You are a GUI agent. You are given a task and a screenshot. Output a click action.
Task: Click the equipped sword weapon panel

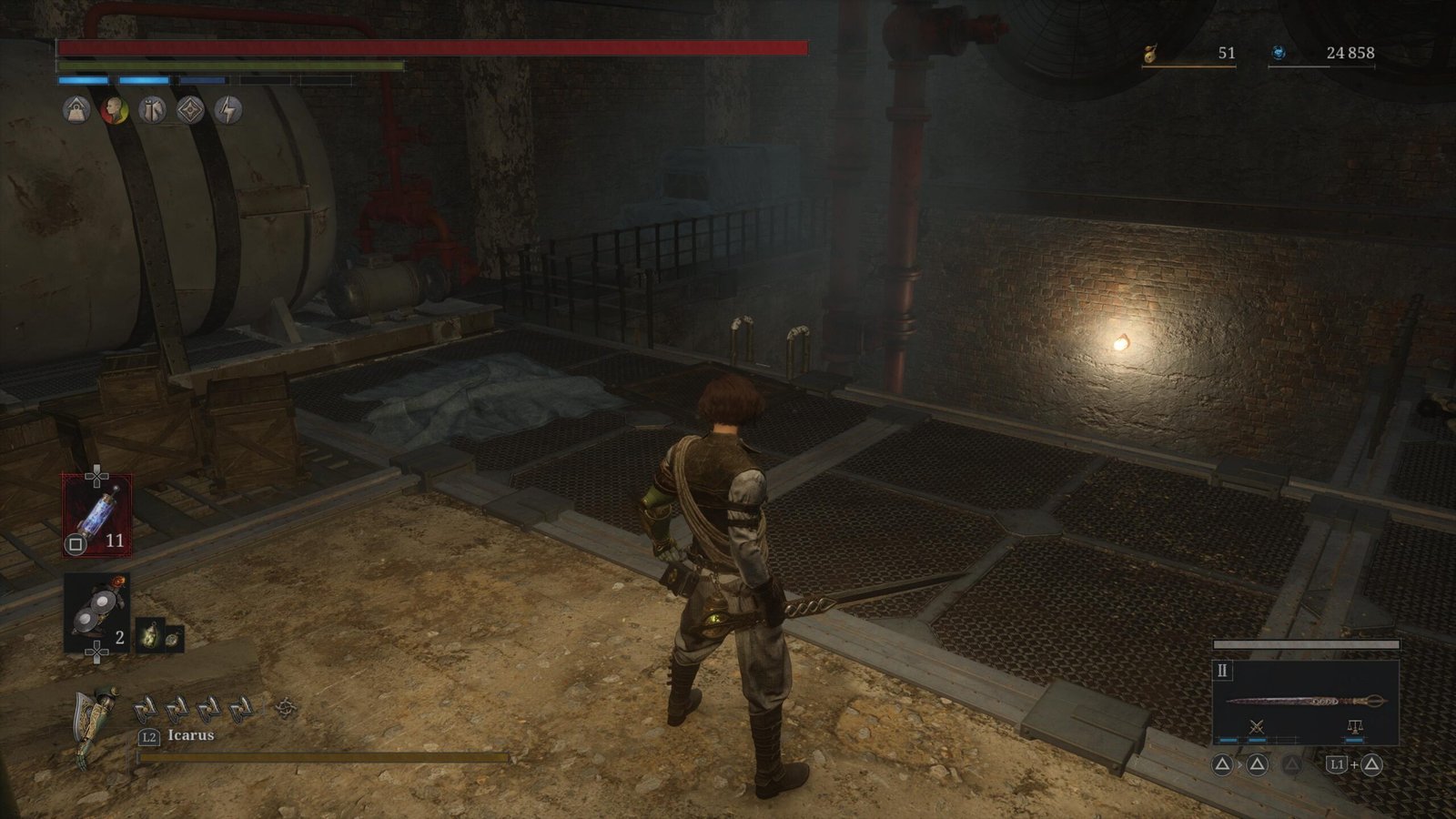point(1305,702)
